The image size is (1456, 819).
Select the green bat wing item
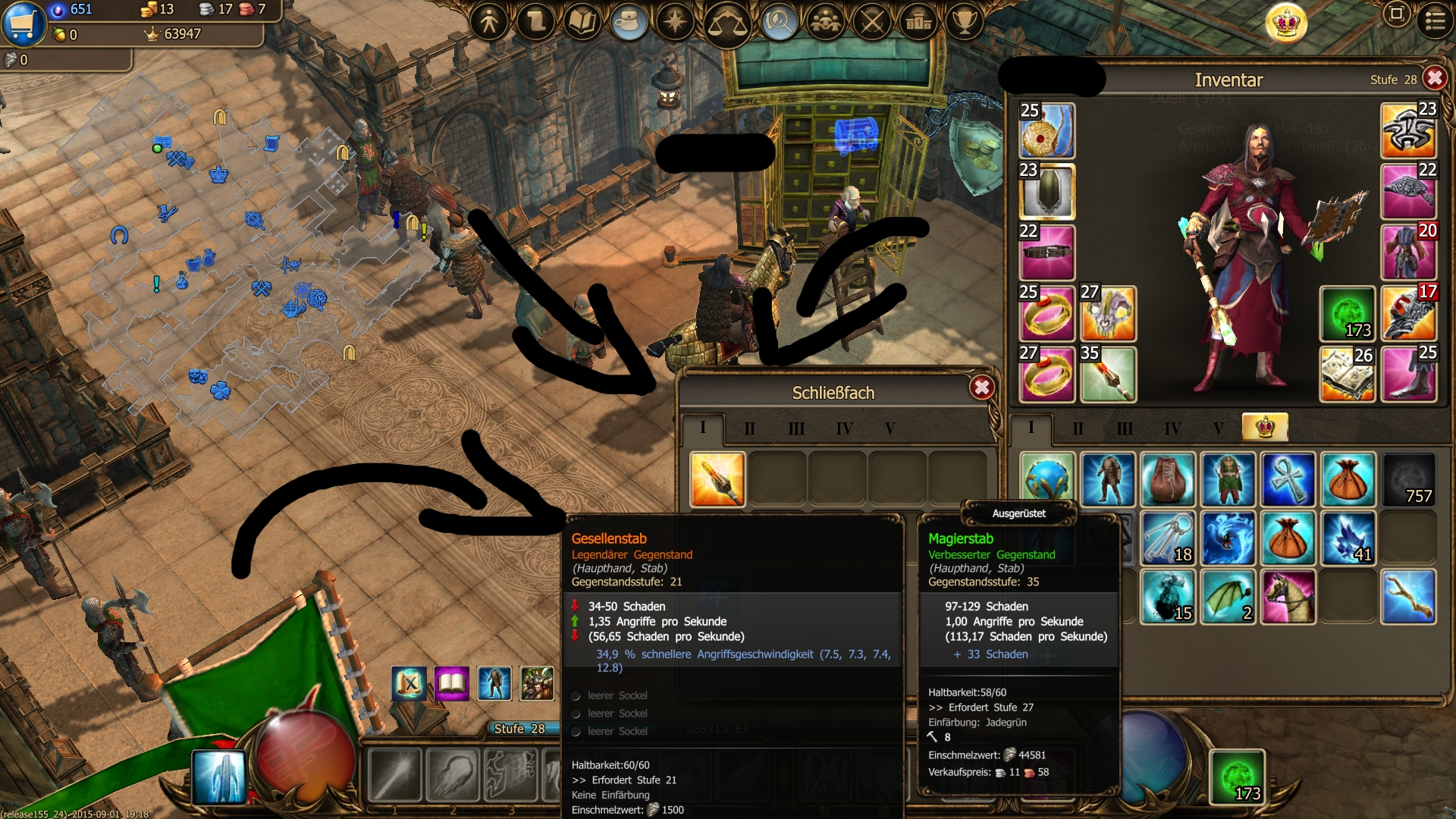1228,597
